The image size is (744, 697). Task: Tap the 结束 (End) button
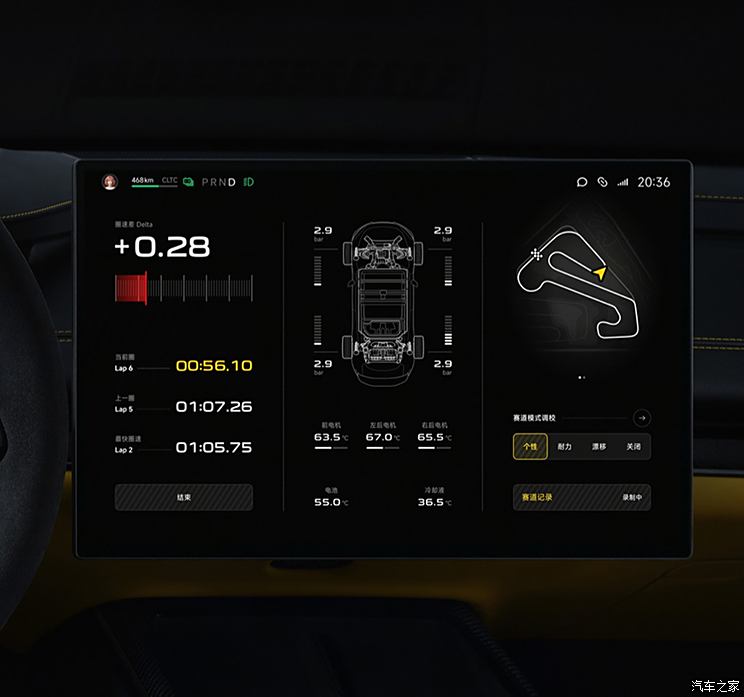(184, 497)
